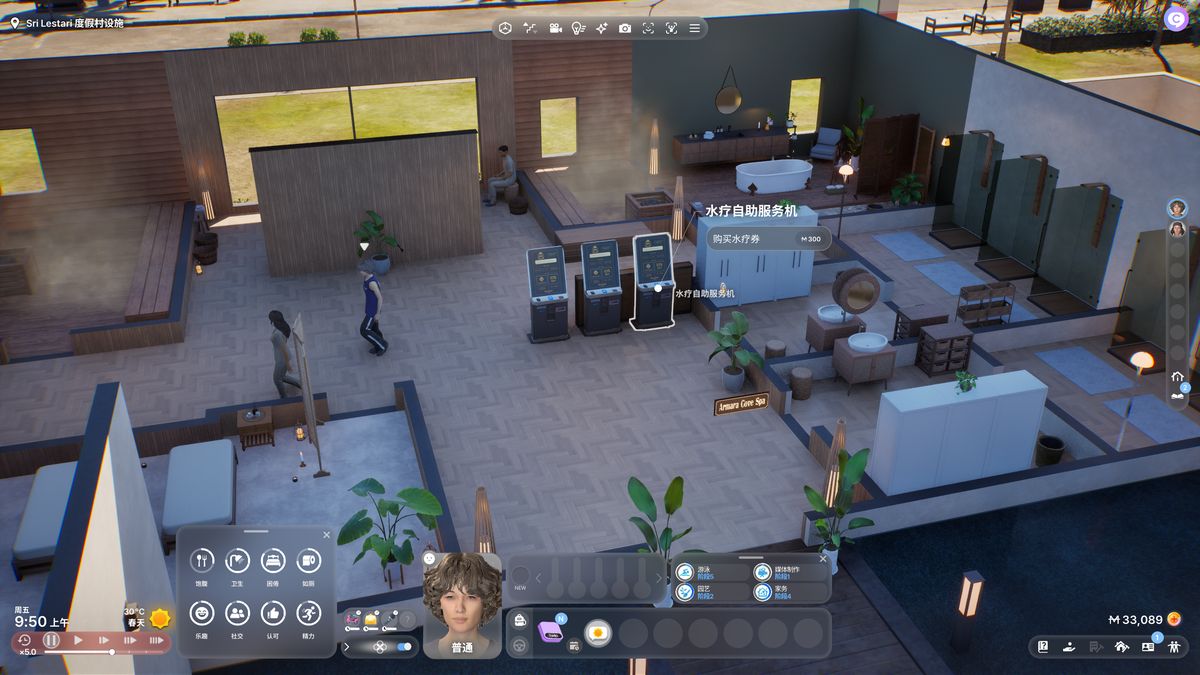The height and width of the screenshot is (675, 1200).
Task: Close the skills panel
Action: [823, 559]
